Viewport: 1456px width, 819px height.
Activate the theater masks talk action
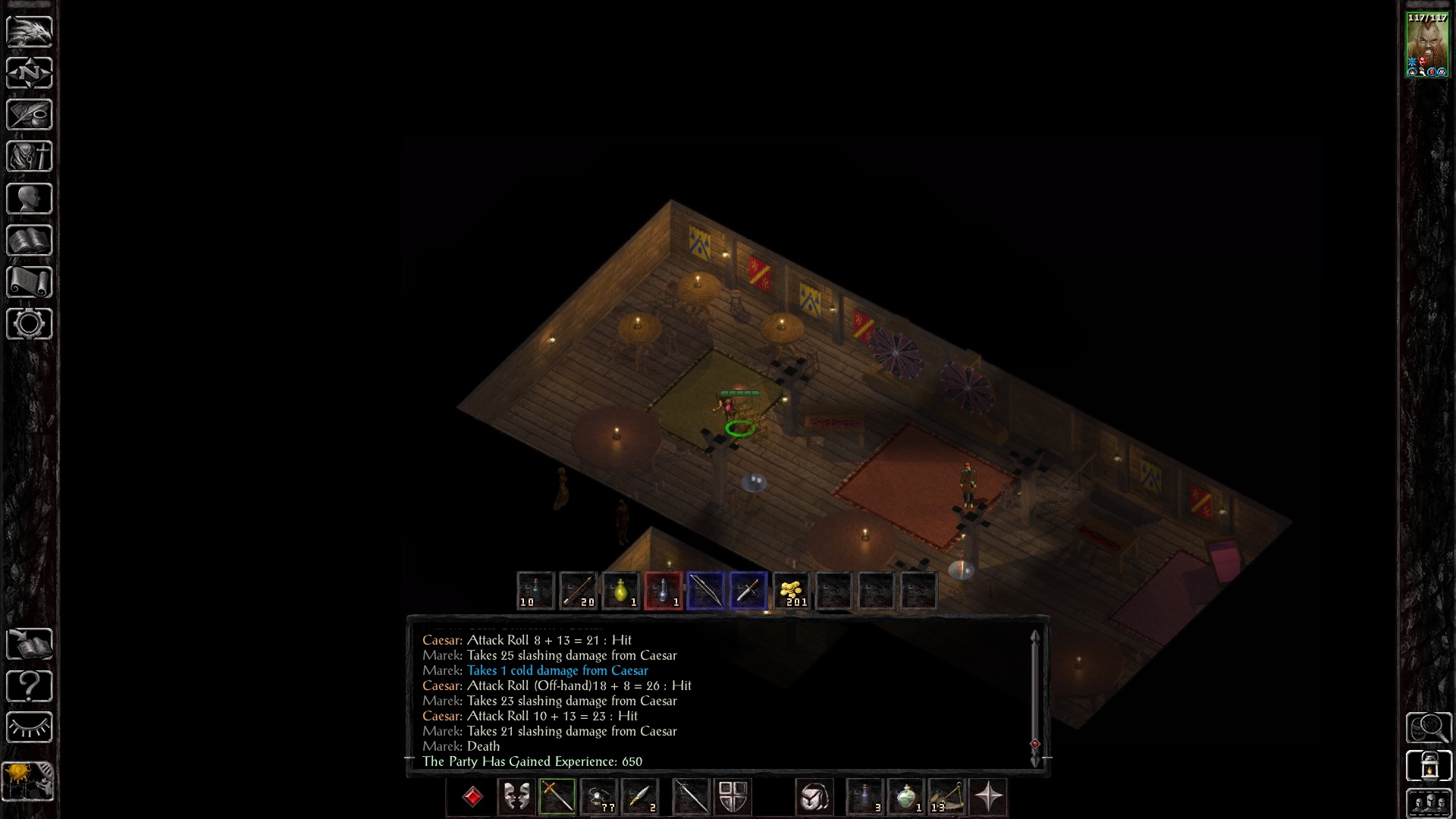tap(516, 797)
